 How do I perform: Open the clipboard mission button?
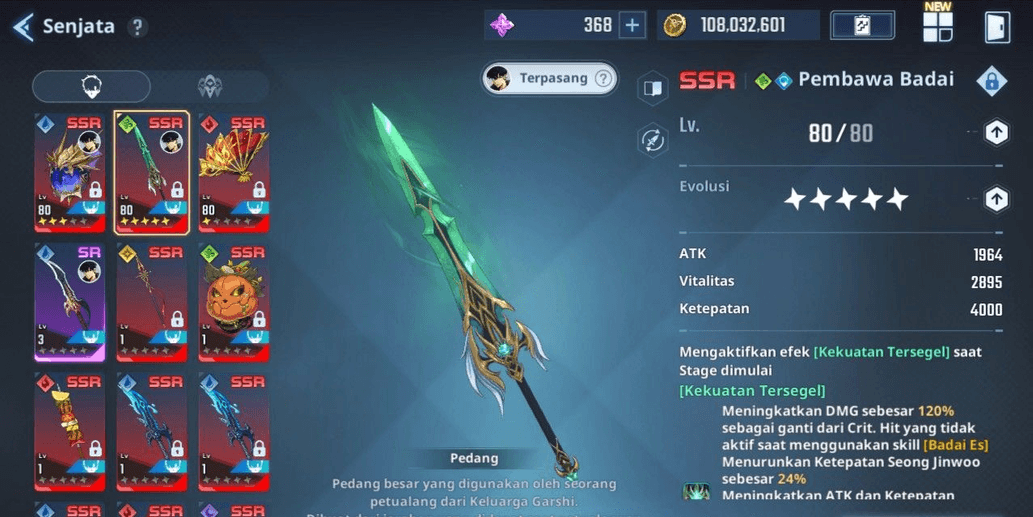[x=862, y=26]
